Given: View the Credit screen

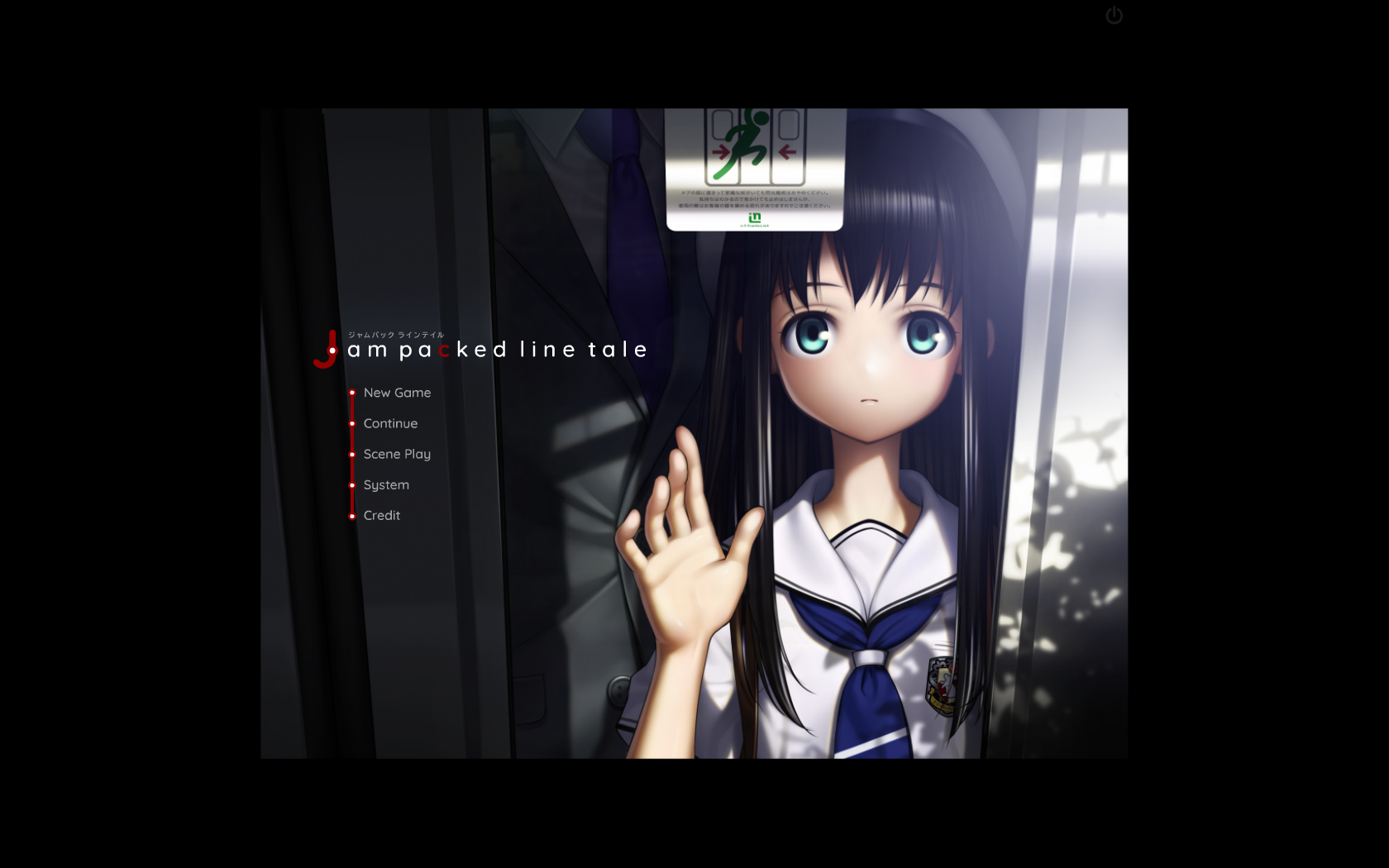Looking at the screenshot, I should tap(382, 515).
